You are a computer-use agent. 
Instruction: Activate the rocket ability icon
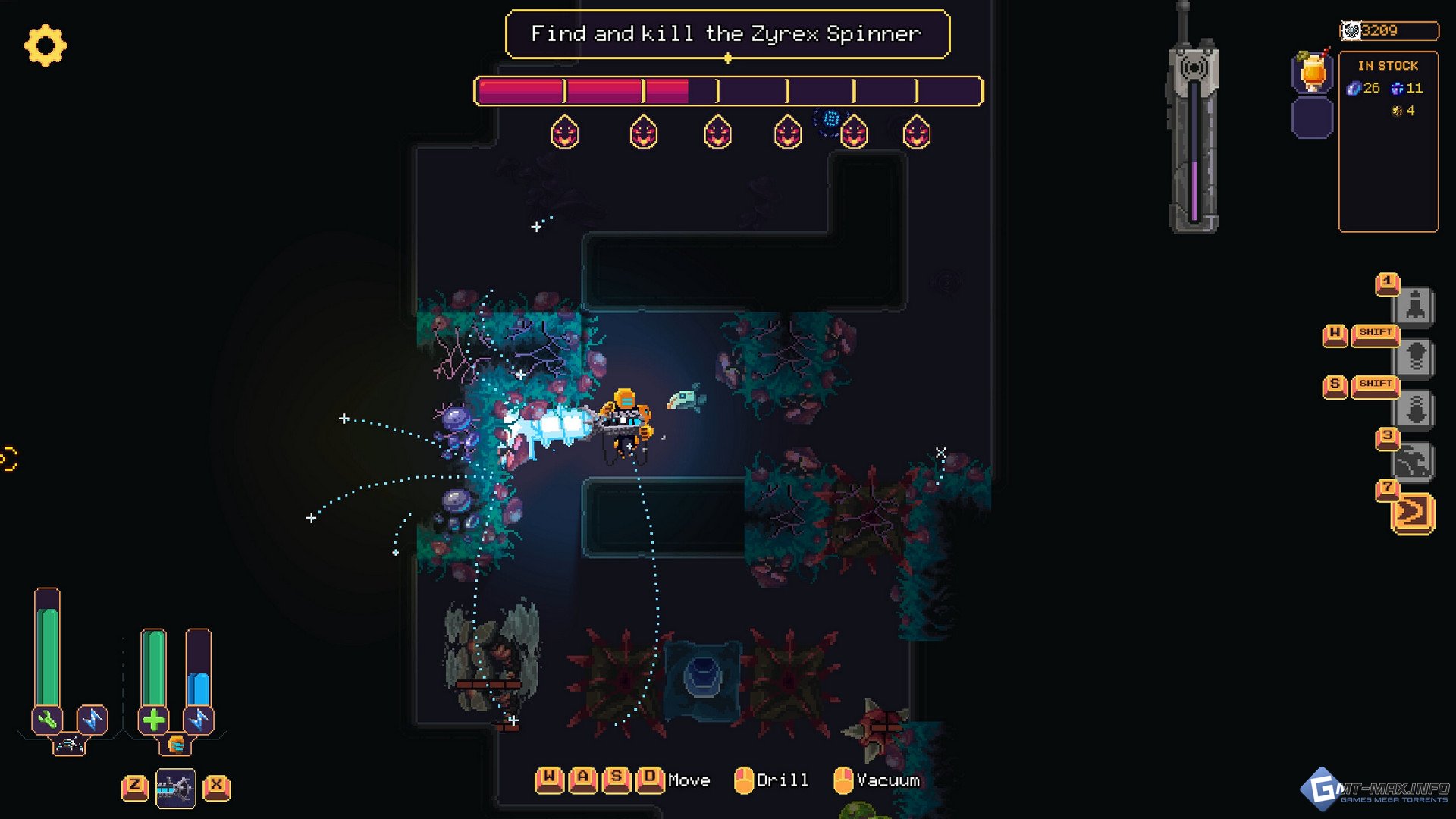click(x=1415, y=307)
